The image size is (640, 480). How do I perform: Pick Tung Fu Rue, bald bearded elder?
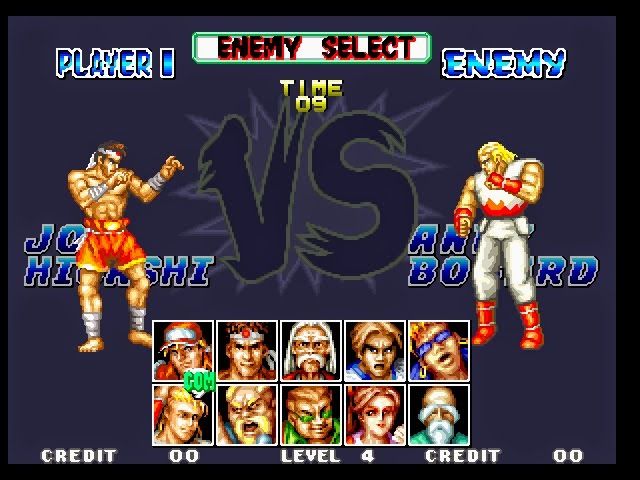point(439,414)
